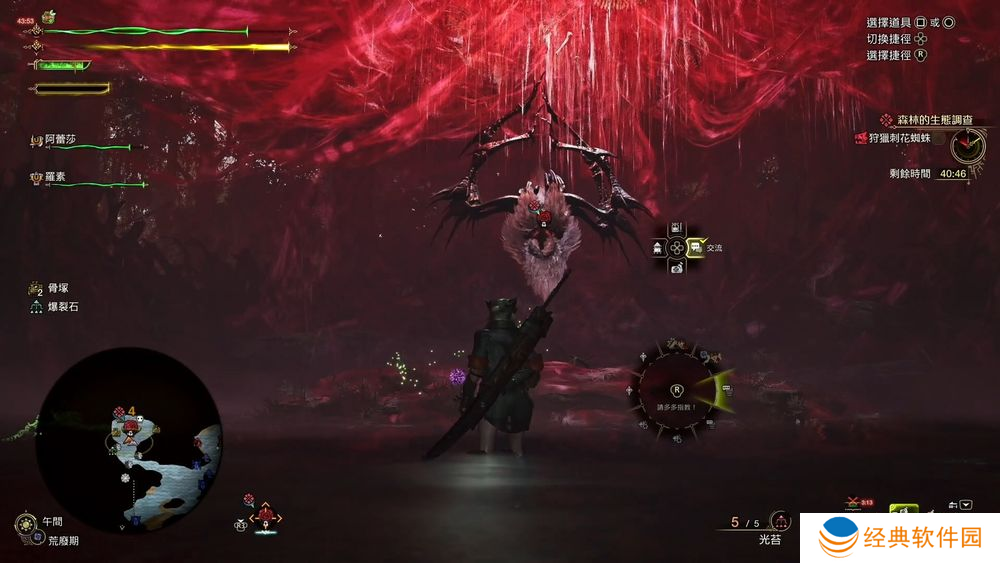Open the circular minimap
Image resolution: width=1000 pixels, height=563 pixels.
[129, 441]
